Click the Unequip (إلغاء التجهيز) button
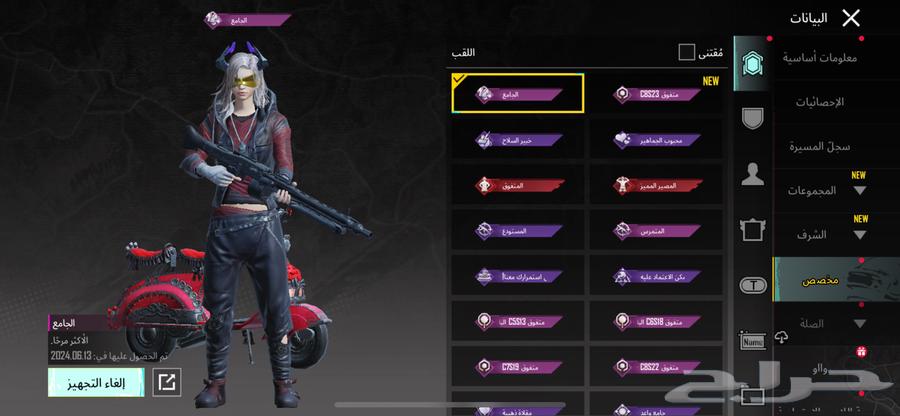The height and width of the screenshot is (416, 900). tap(96, 382)
